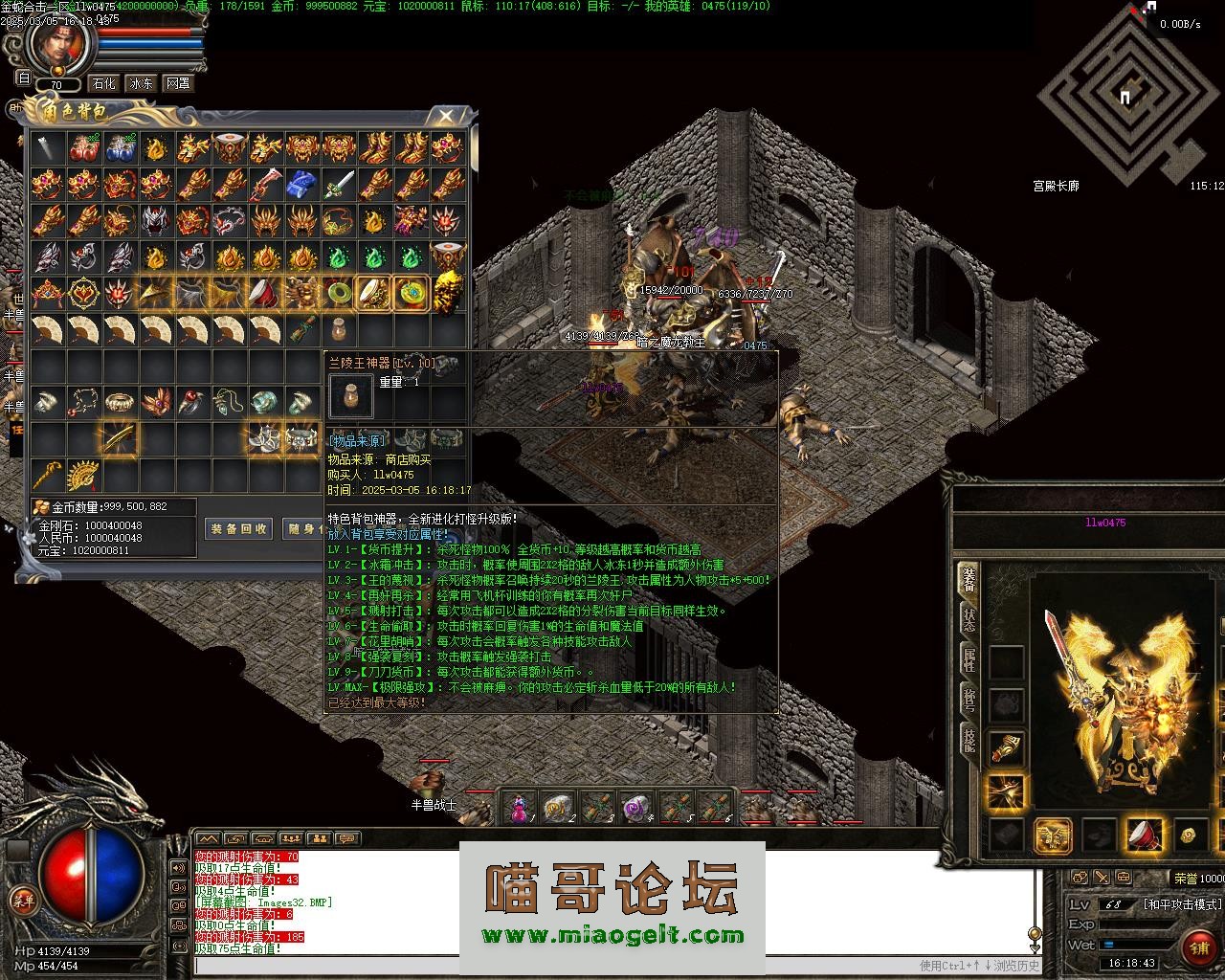Switch to the 状态 status tab
This screenshot has width=1225, height=980.
tap(969, 619)
